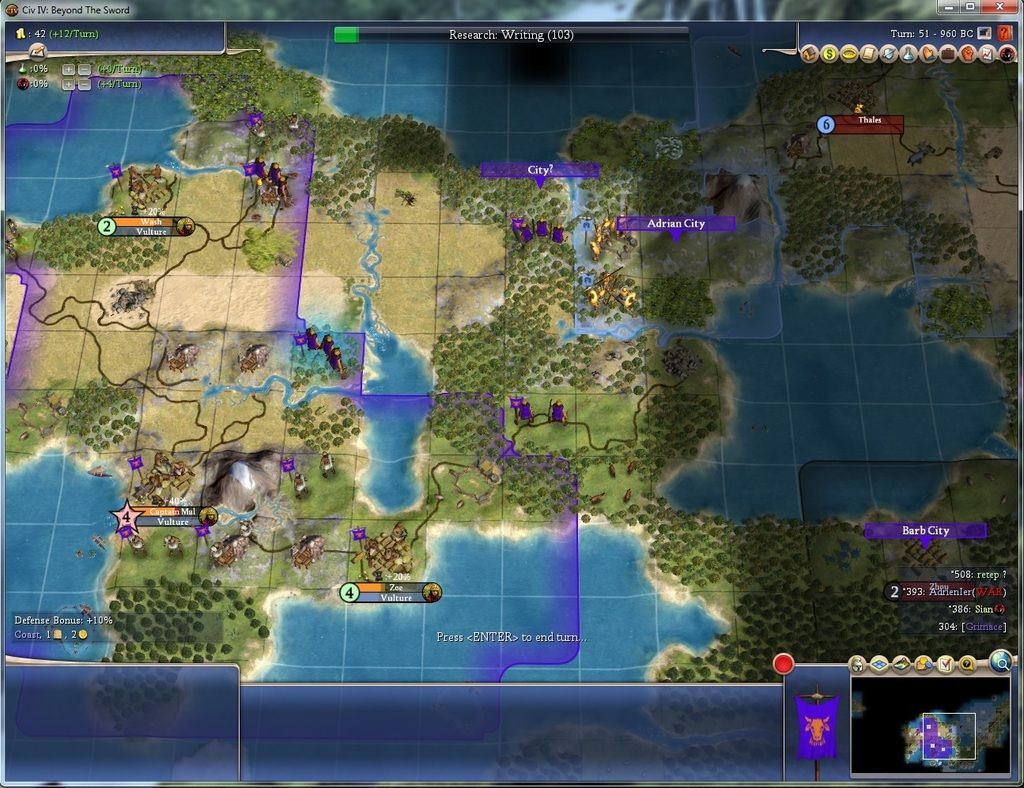
Task: Increase the research rate with plus
Action: pos(68,69)
